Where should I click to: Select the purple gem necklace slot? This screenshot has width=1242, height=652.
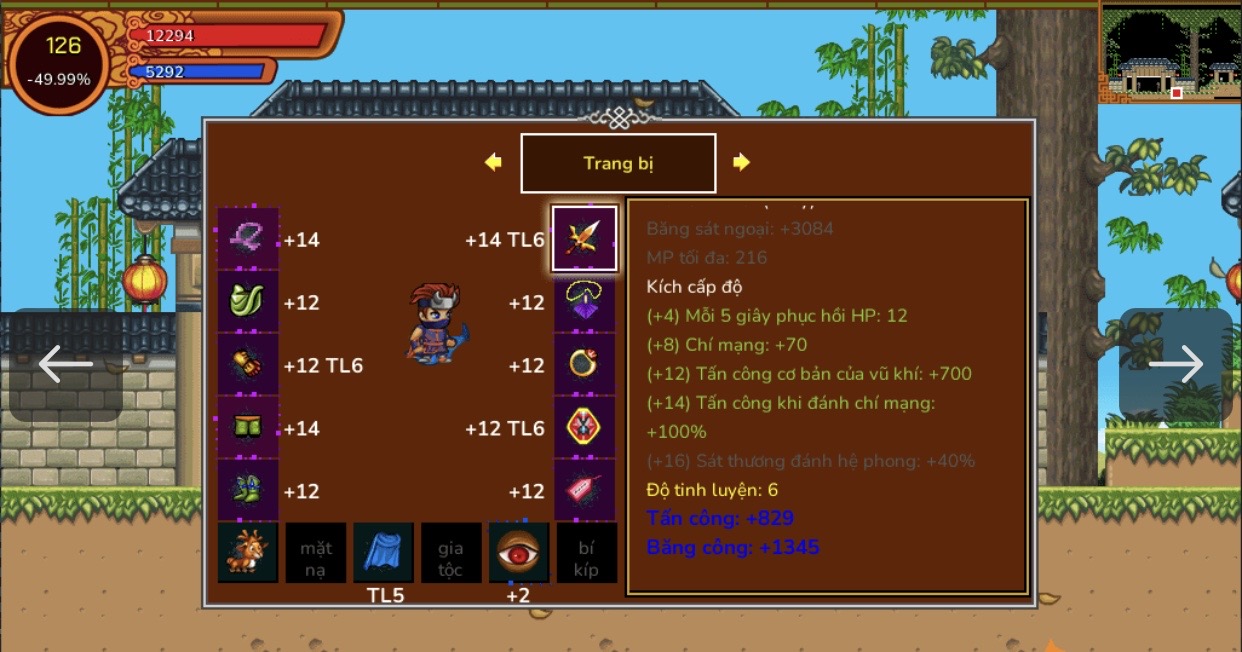pos(585,302)
